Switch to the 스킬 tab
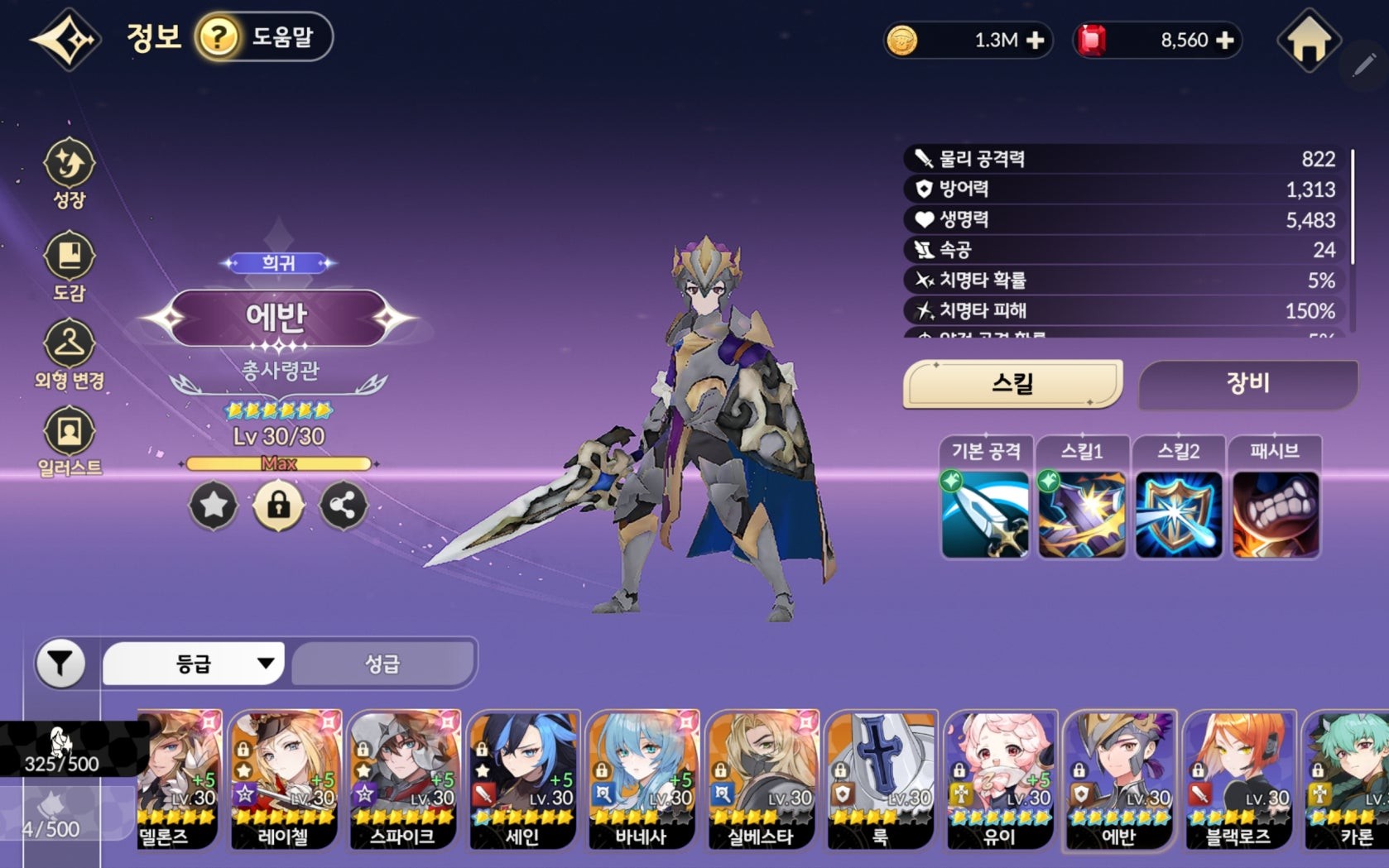 tap(1012, 384)
